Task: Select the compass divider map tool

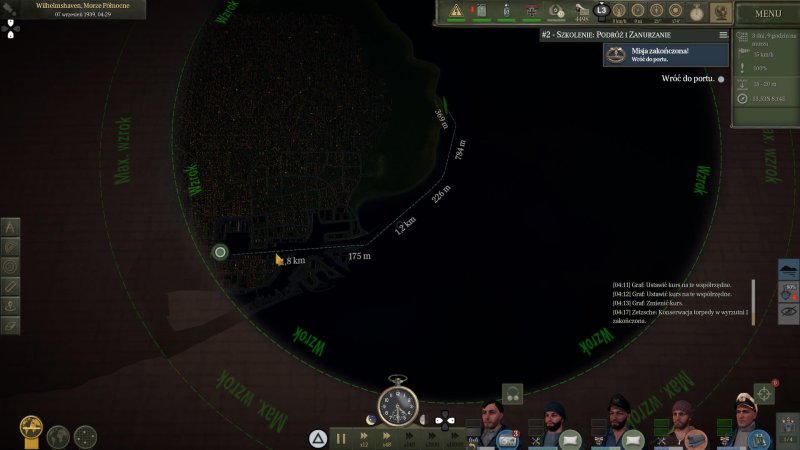Action: (x=11, y=227)
